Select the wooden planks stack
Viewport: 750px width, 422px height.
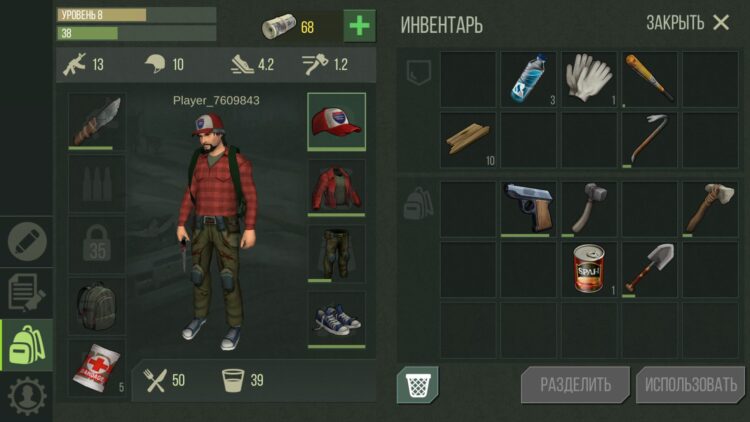click(469, 139)
